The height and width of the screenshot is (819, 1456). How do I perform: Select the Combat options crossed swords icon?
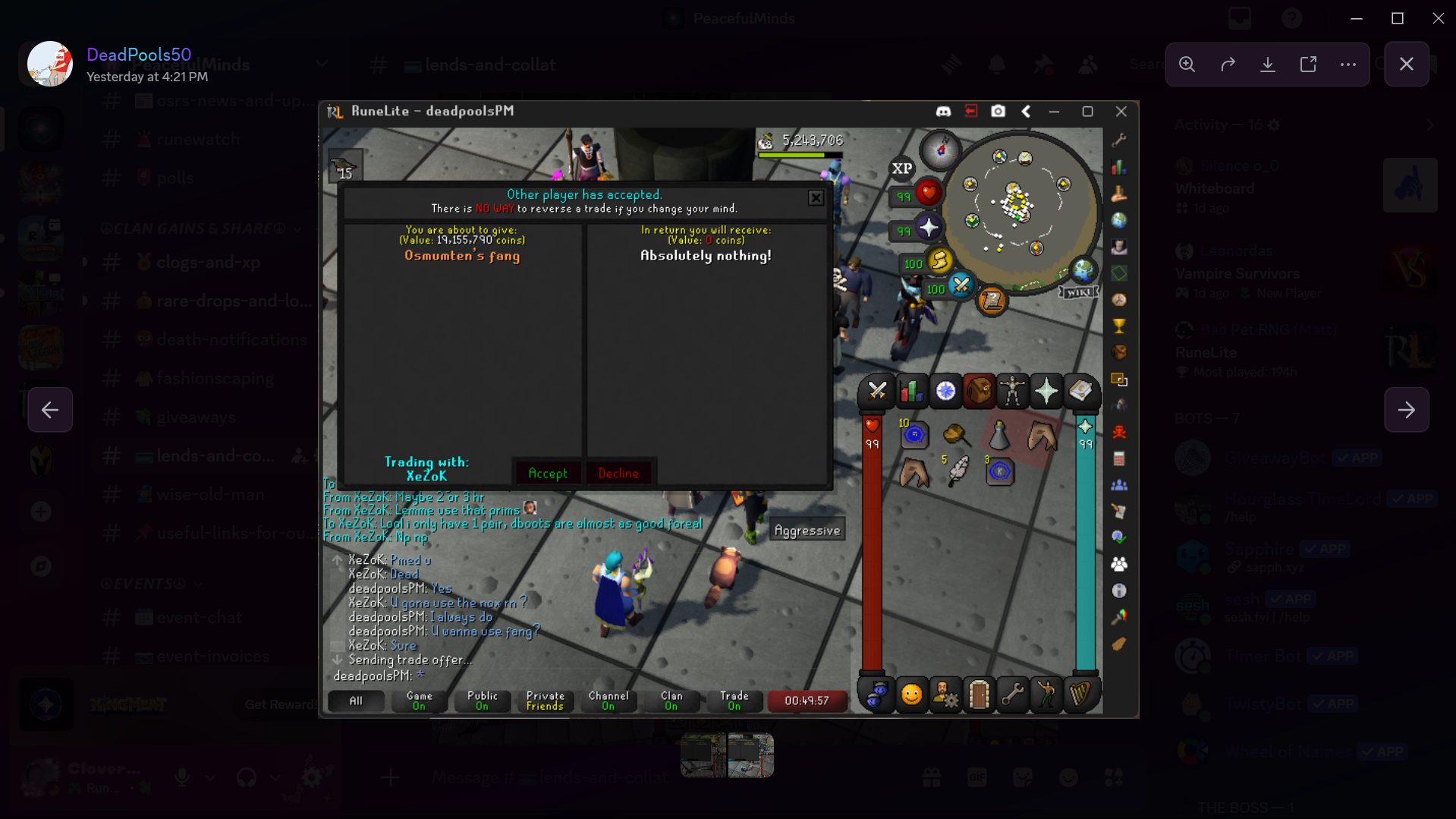point(878,391)
